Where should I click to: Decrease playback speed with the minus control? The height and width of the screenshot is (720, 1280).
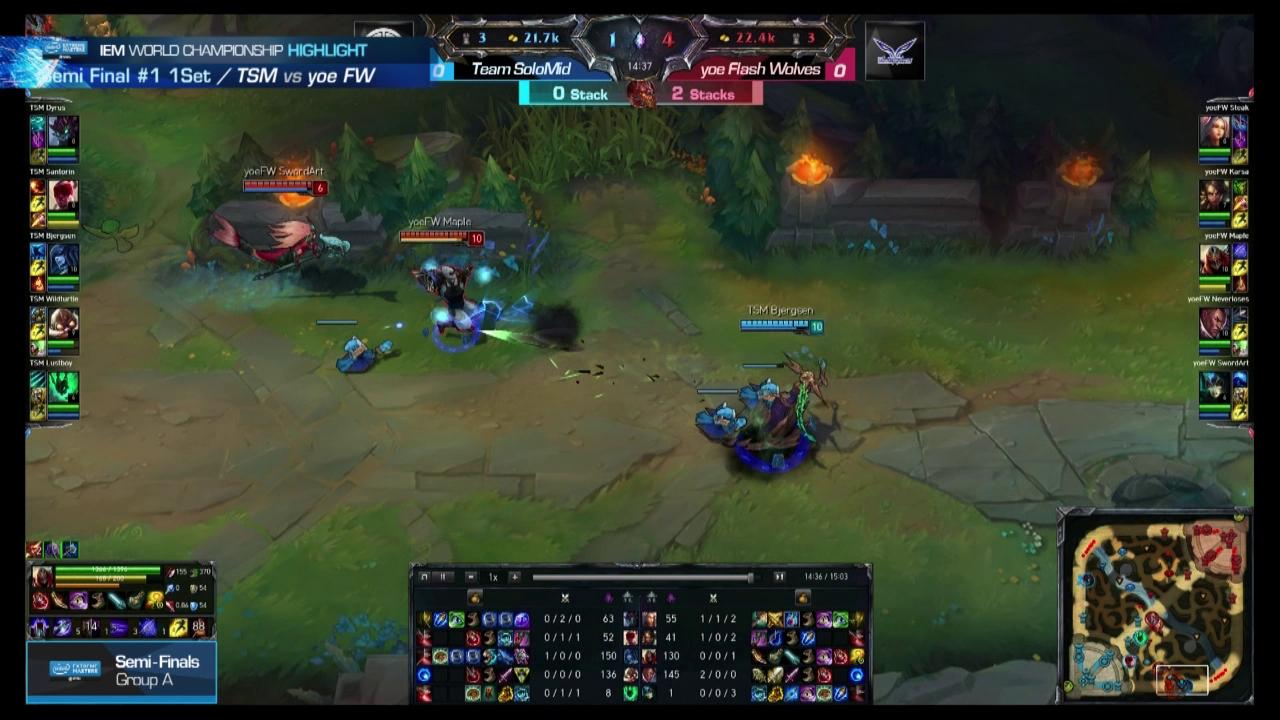(470, 577)
